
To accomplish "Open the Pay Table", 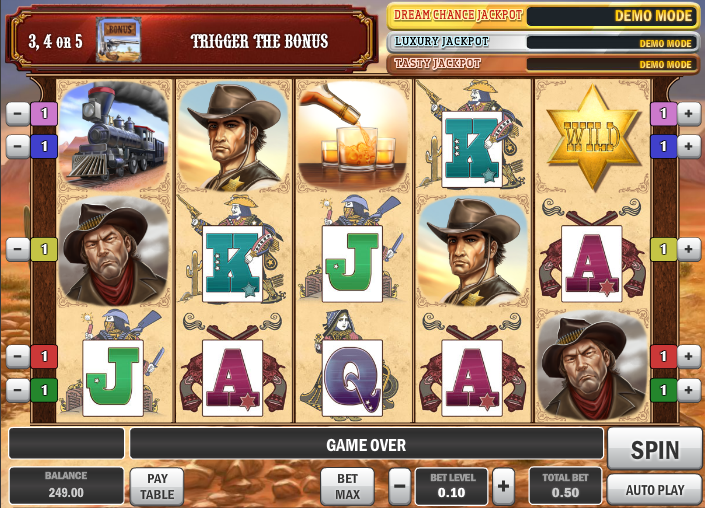I will pos(157,486).
